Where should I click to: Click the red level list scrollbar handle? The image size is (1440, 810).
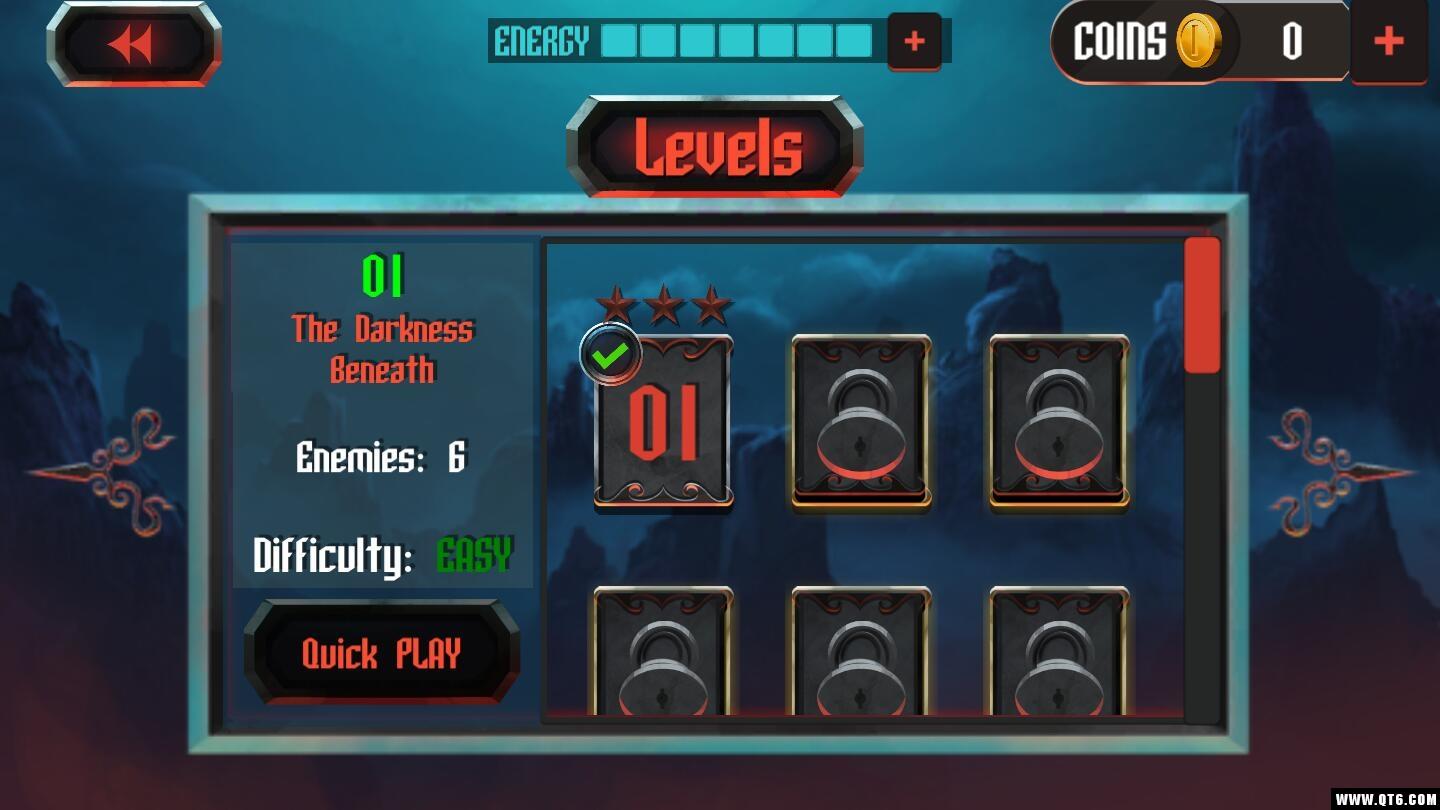[x=1201, y=305]
